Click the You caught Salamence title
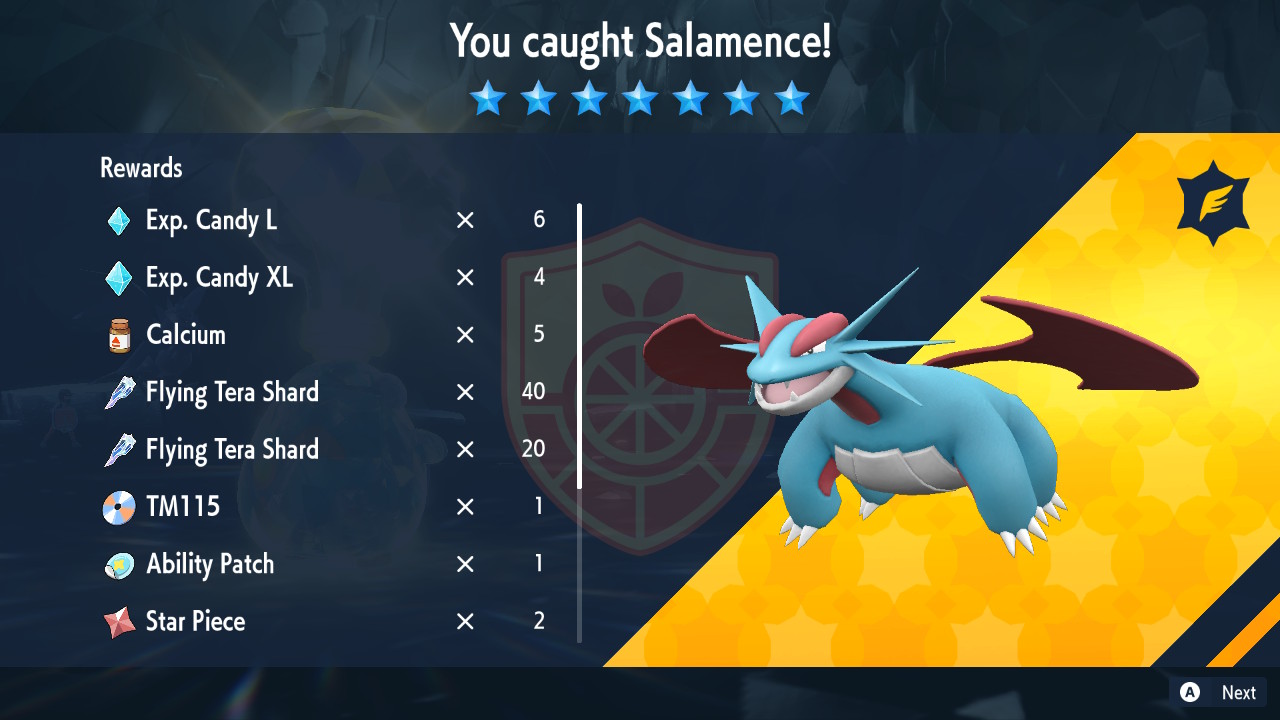The height and width of the screenshot is (720, 1280). 640,42
